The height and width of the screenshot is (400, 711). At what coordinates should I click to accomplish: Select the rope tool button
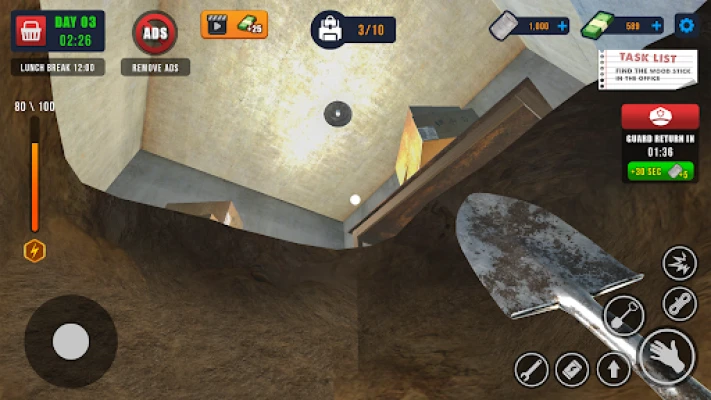pos(680,300)
